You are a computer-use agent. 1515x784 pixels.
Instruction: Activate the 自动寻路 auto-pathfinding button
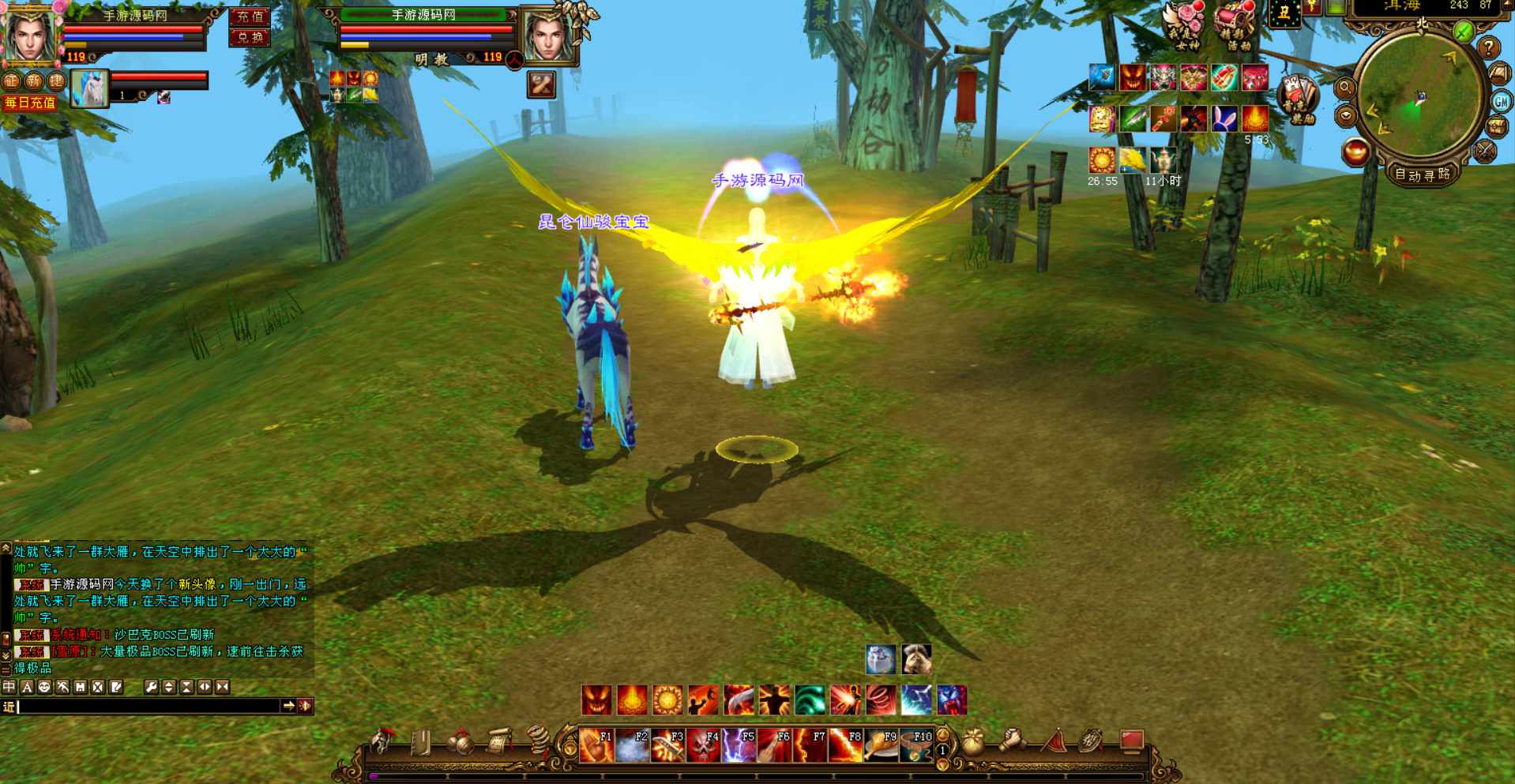[x=1422, y=174]
